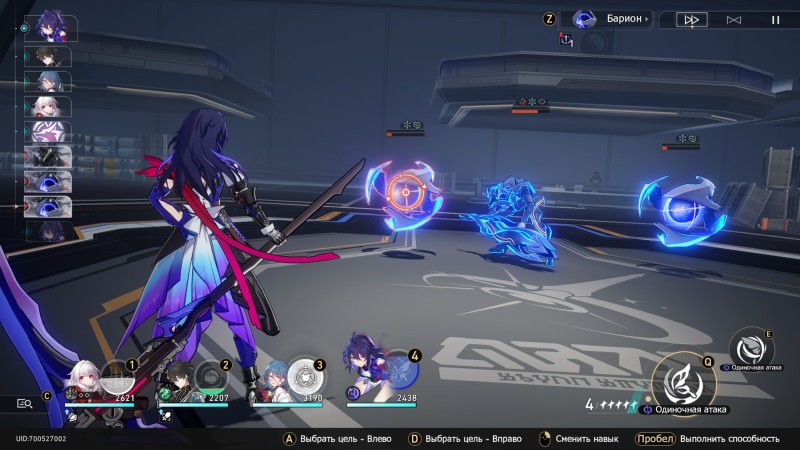This screenshot has height=450, width=800.
Task: Switch to the skill with the E badge
Action: click(x=749, y=346)
